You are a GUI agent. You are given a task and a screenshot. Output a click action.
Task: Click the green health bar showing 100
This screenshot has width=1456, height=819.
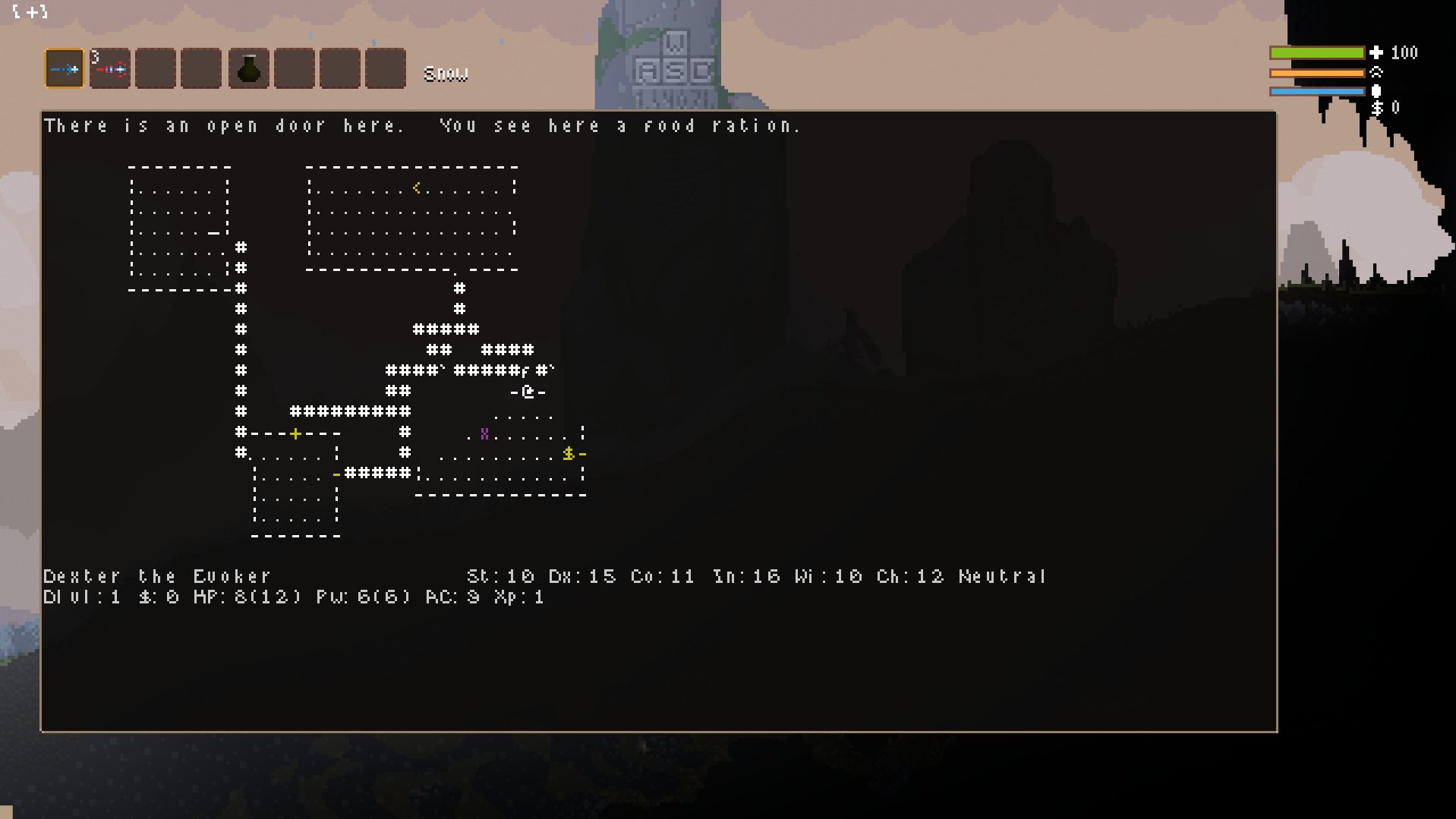[1317, 53]
